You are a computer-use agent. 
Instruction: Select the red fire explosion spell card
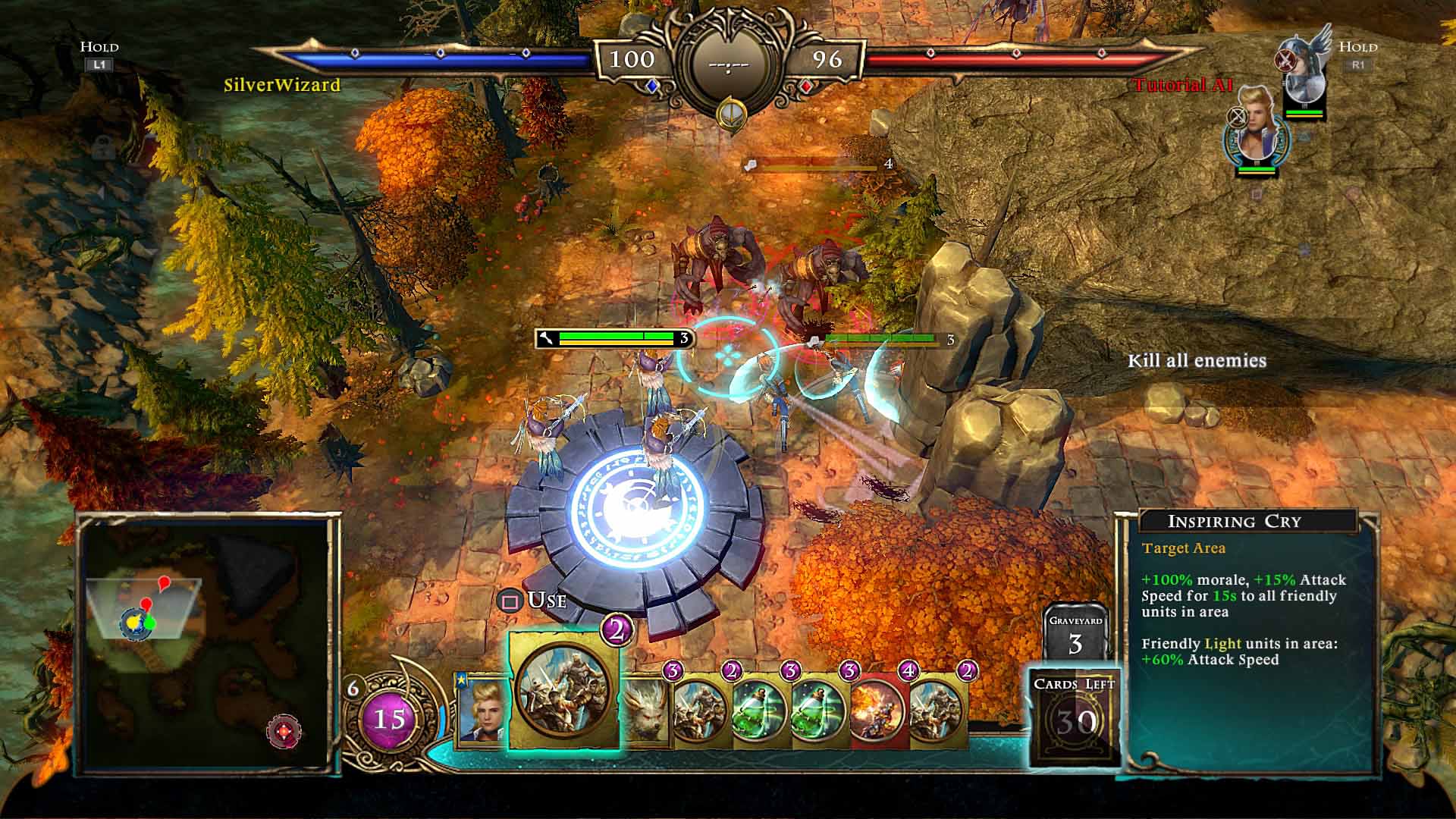pos(878,711)
